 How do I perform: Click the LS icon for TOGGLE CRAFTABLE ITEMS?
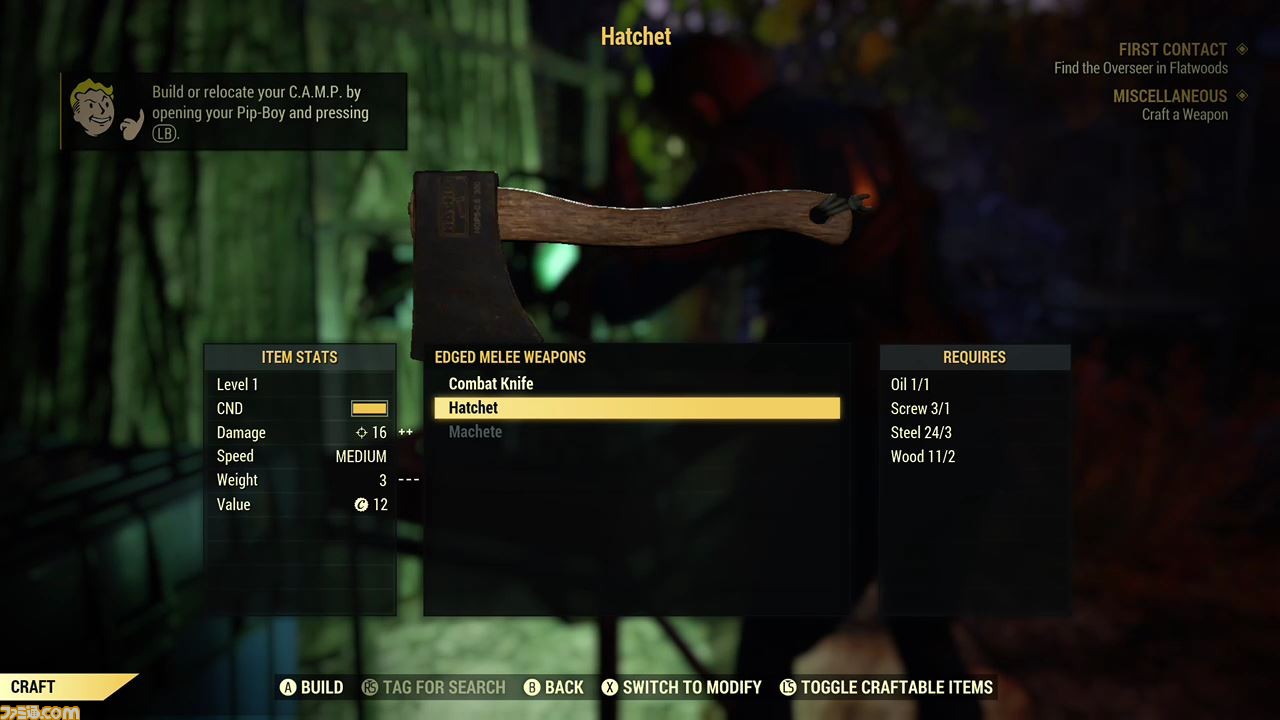click(789, 687)
